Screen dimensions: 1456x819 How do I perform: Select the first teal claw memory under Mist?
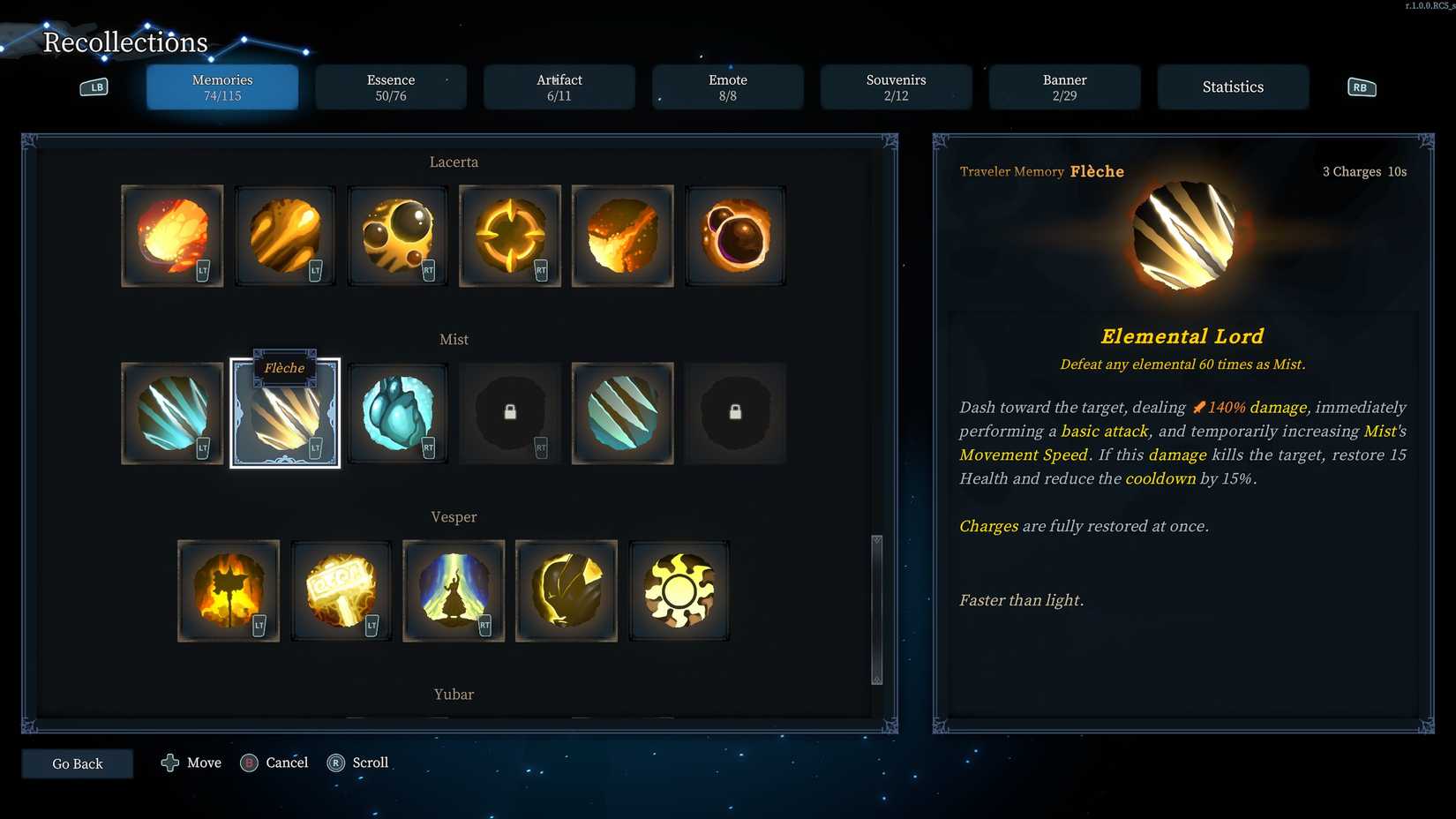point(172,412)
